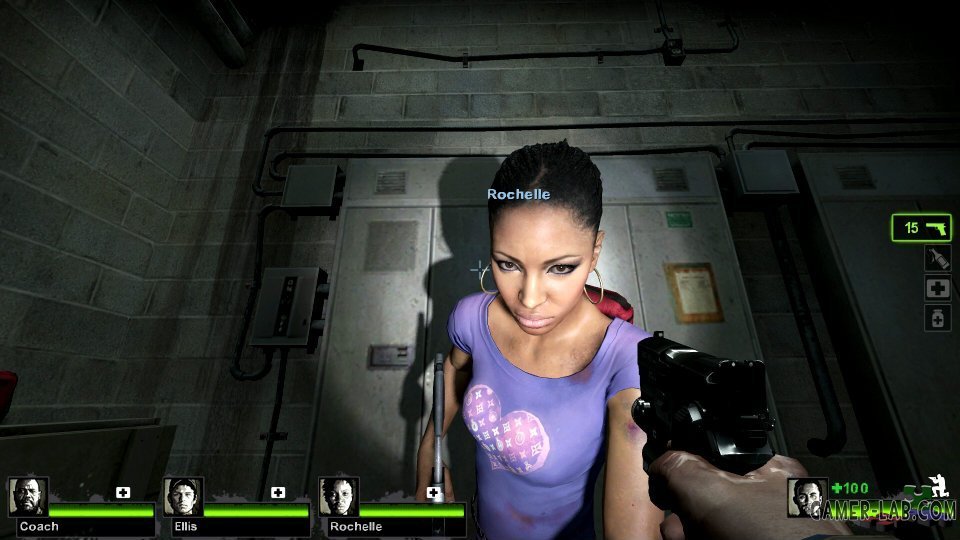The height and width of the screenshot is (540, 960).
Task: Click your own survivor portrait
Action: (x=807, y=497)
